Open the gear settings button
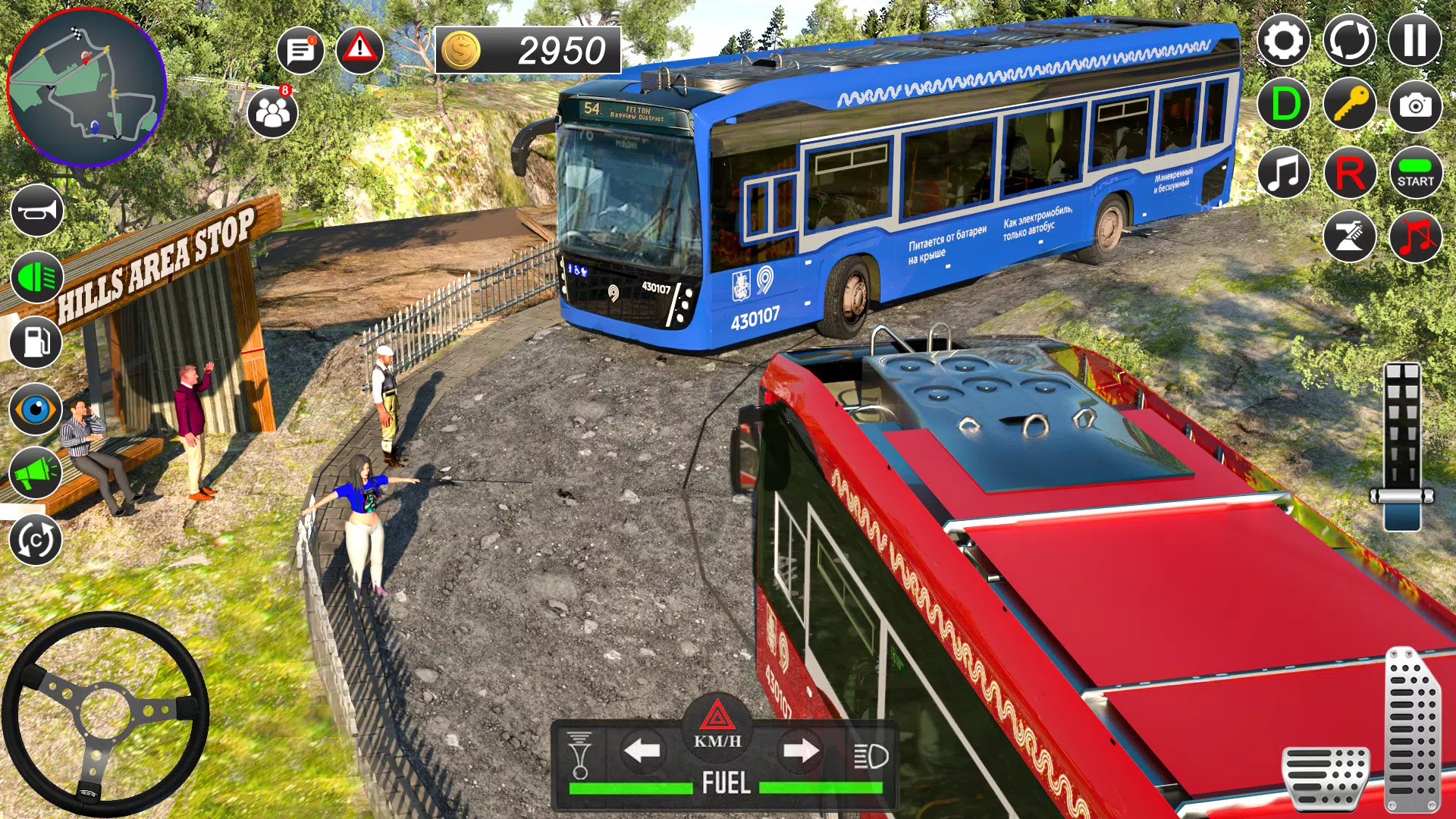1456x819 pixels. pos(1283,40)
